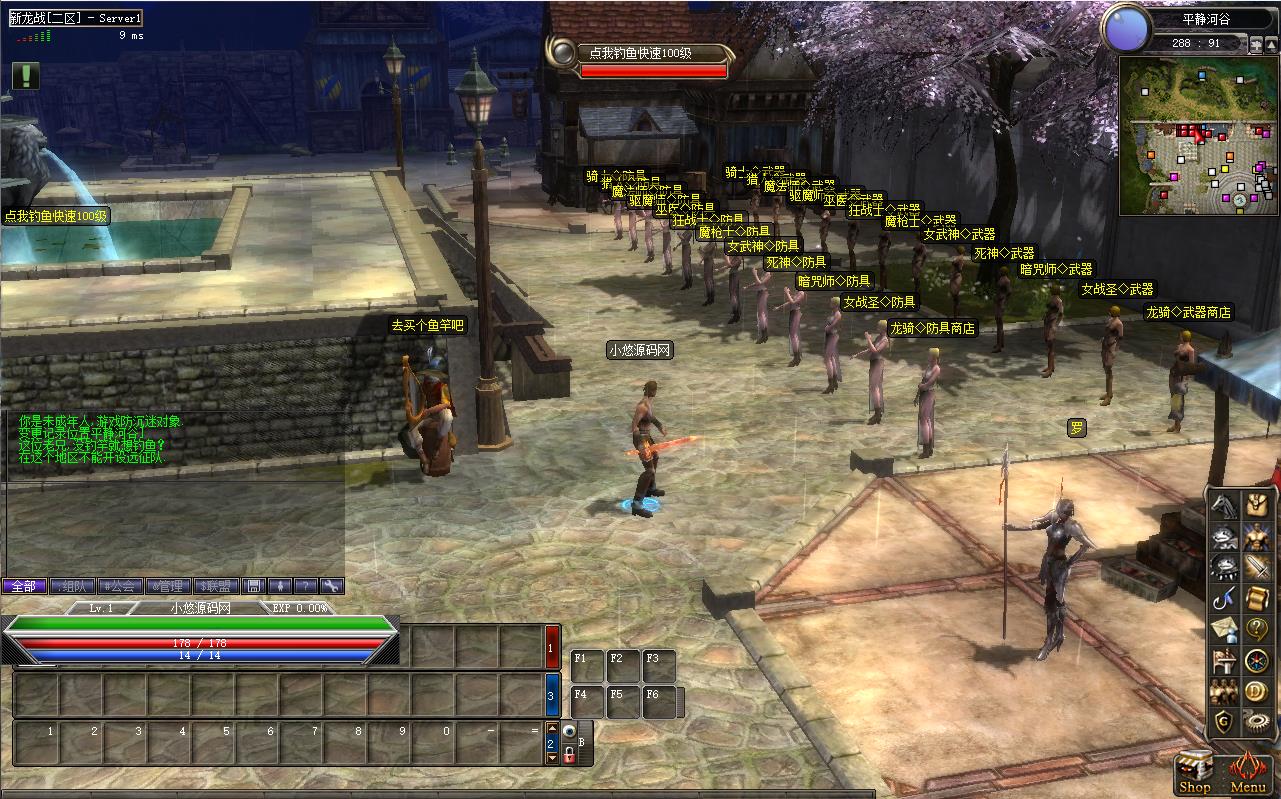Open the gear settings icon
The width and height of the screenshot is (1281, 799).
pyautogui.click(x=1256, y=721)
